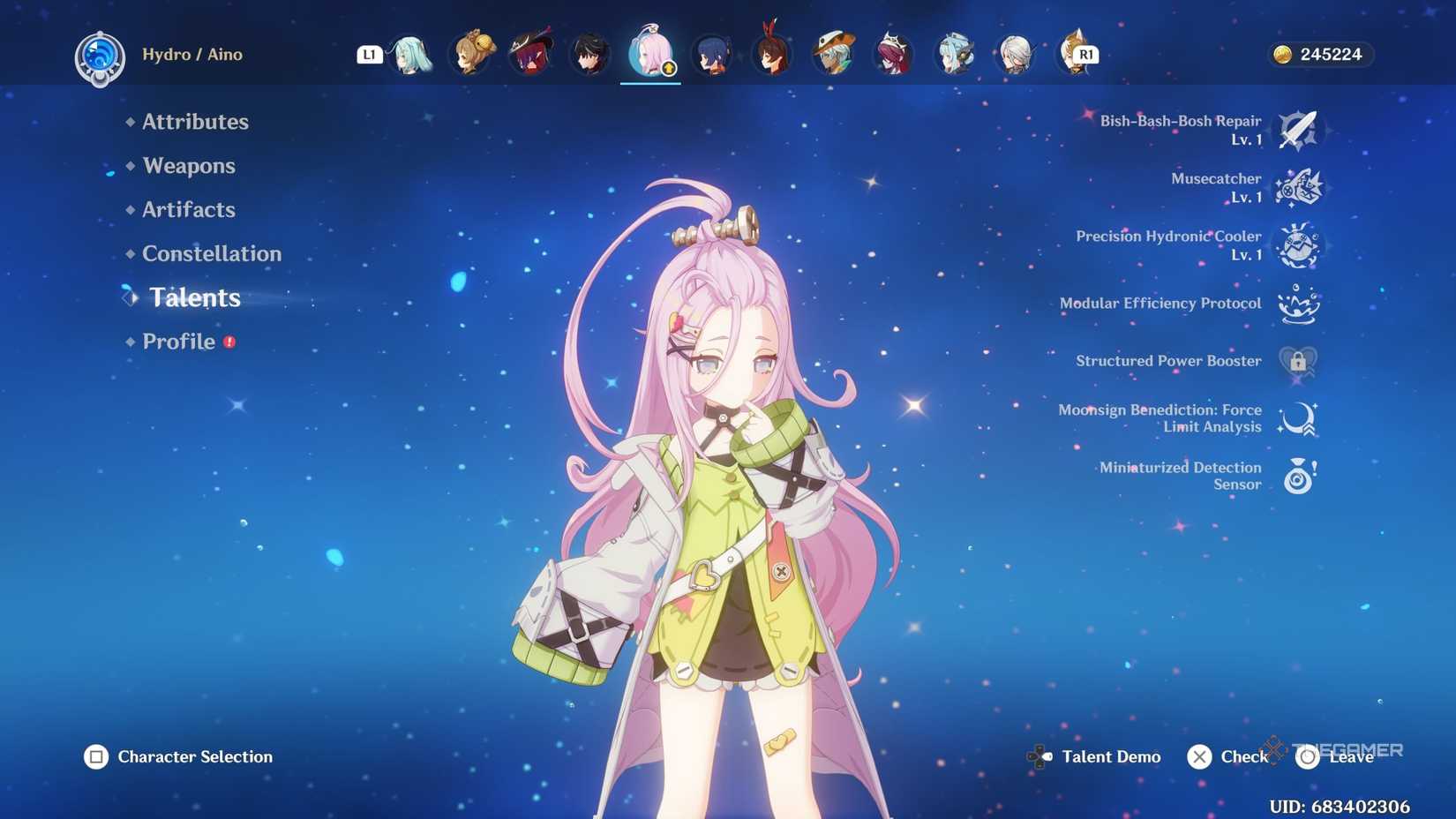Select the white-haired character portrait

pos(1016,55)
